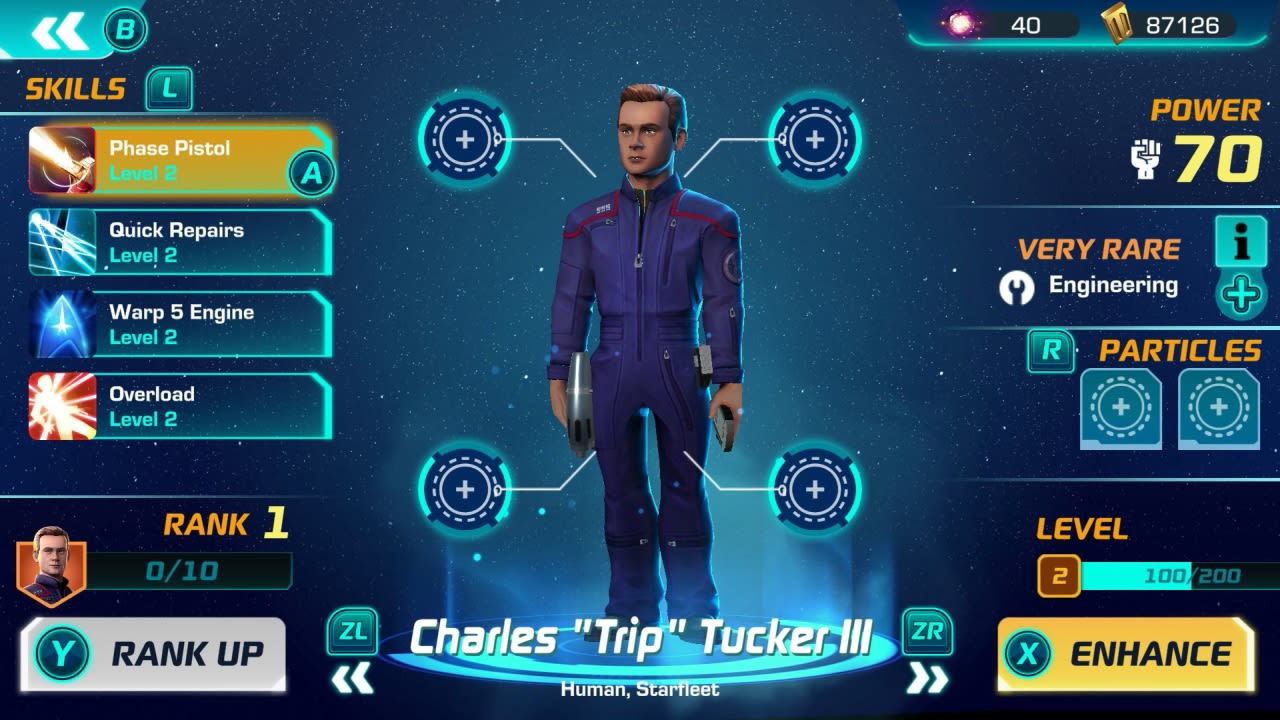
Task: Open the top-left equipment slot
Action: point(462,140)
